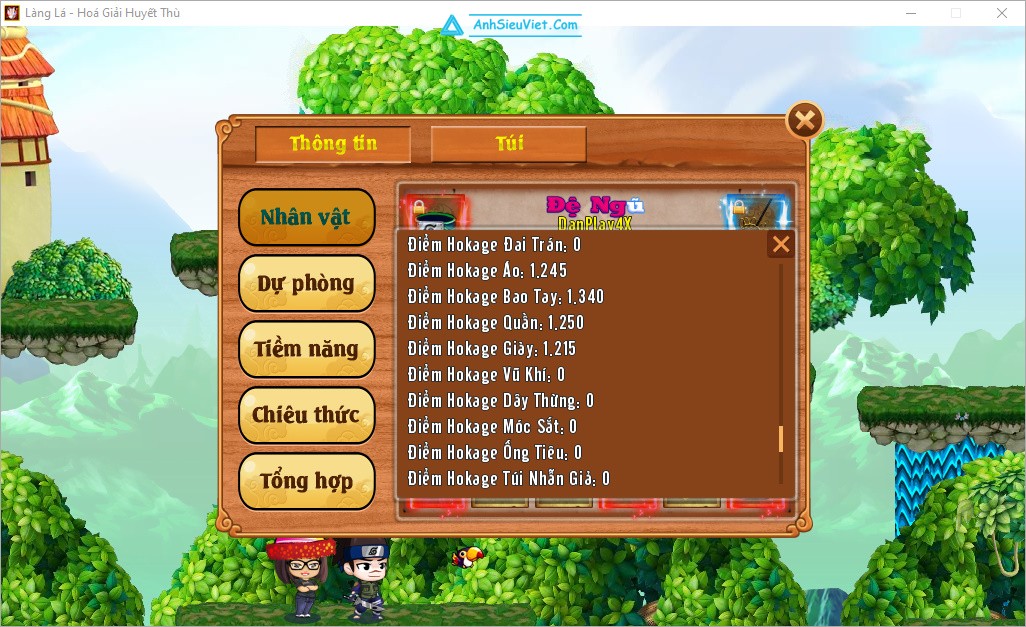Switch to the Thông tin tab
The height and width of the screenshot is (627, 1026).
pos(333,144)
